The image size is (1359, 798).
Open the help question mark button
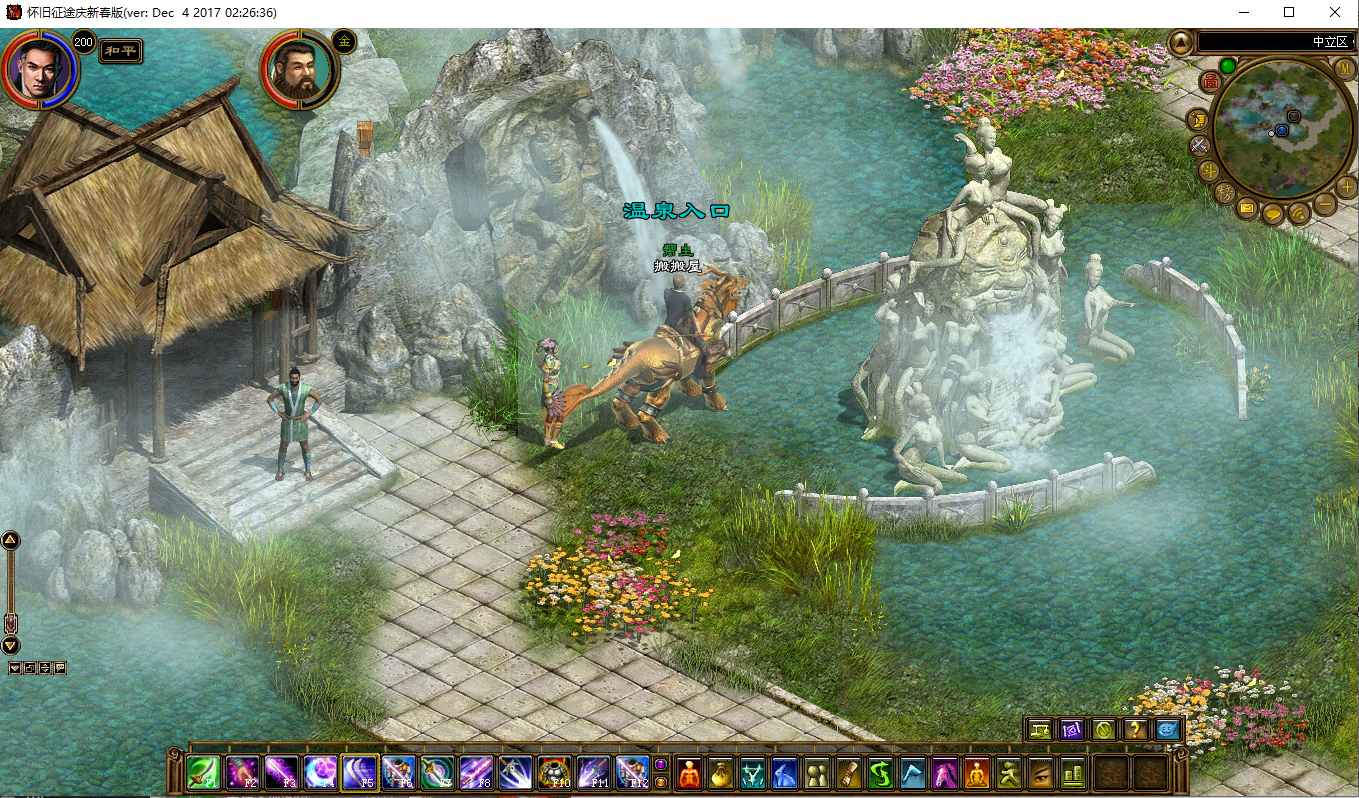click(1136, 730)
